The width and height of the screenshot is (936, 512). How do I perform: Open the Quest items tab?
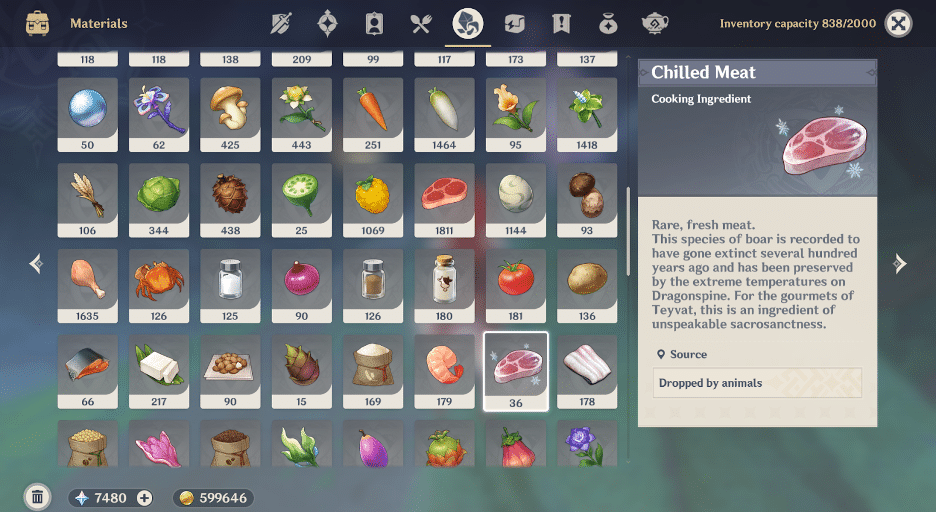click(x=562, y=23)
